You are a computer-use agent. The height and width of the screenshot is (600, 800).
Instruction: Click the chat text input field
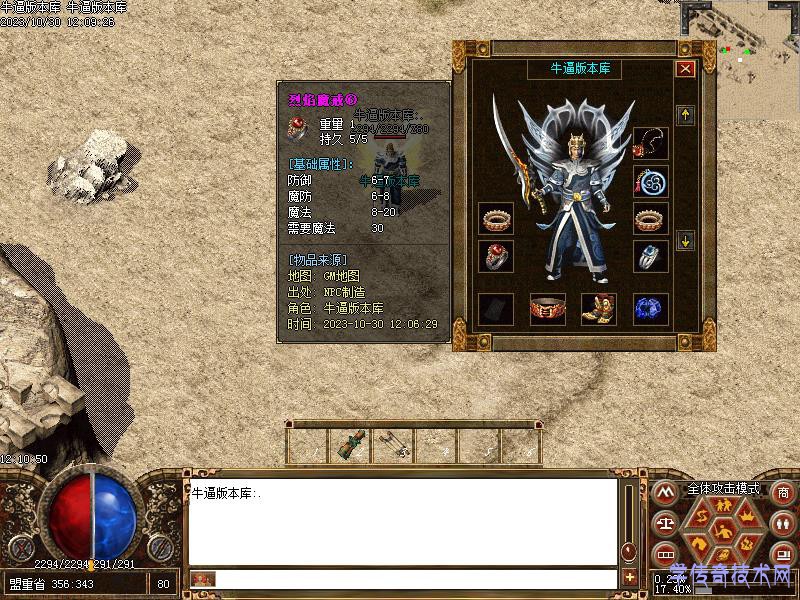click(415, 578)
